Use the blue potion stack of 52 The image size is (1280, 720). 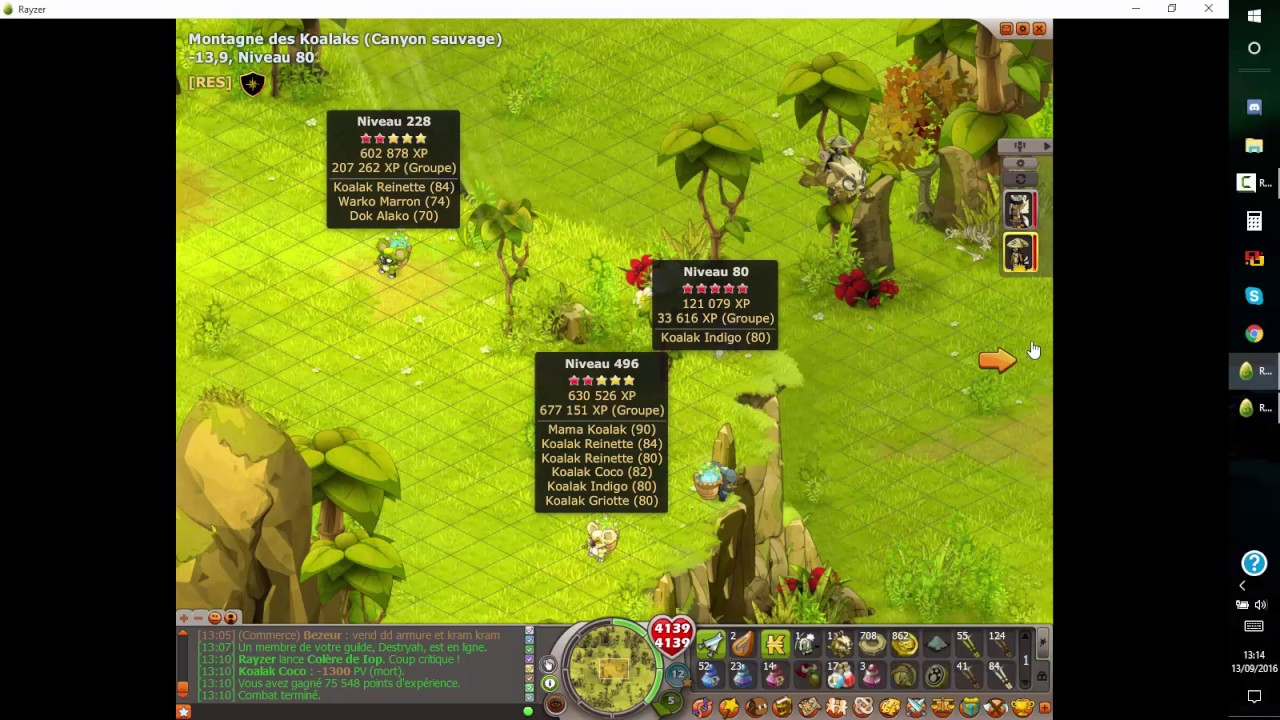tap(710, 676)
